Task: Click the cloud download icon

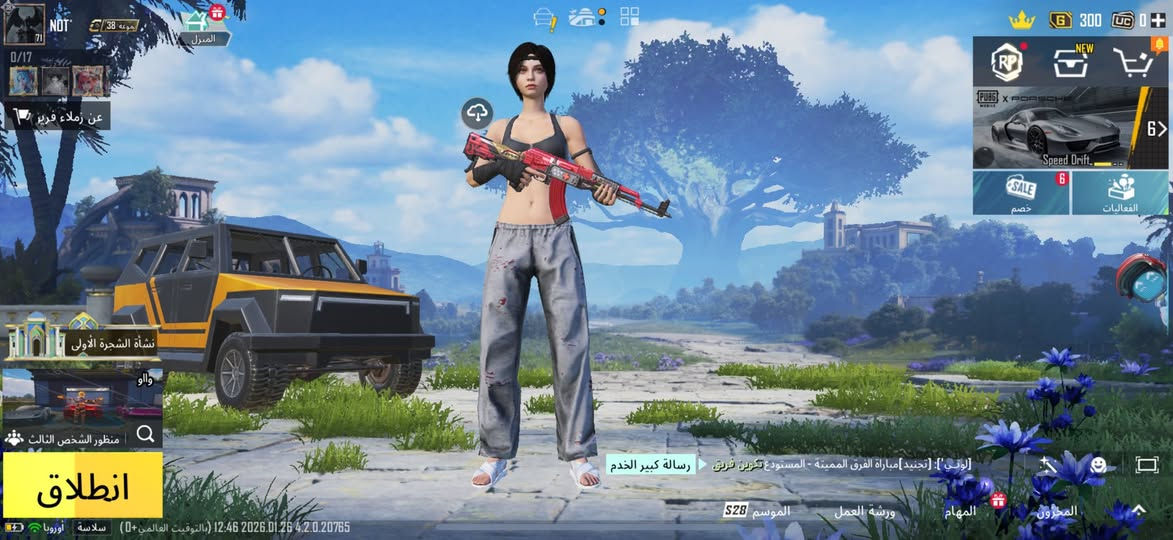Action: click(x=477, y=113)
